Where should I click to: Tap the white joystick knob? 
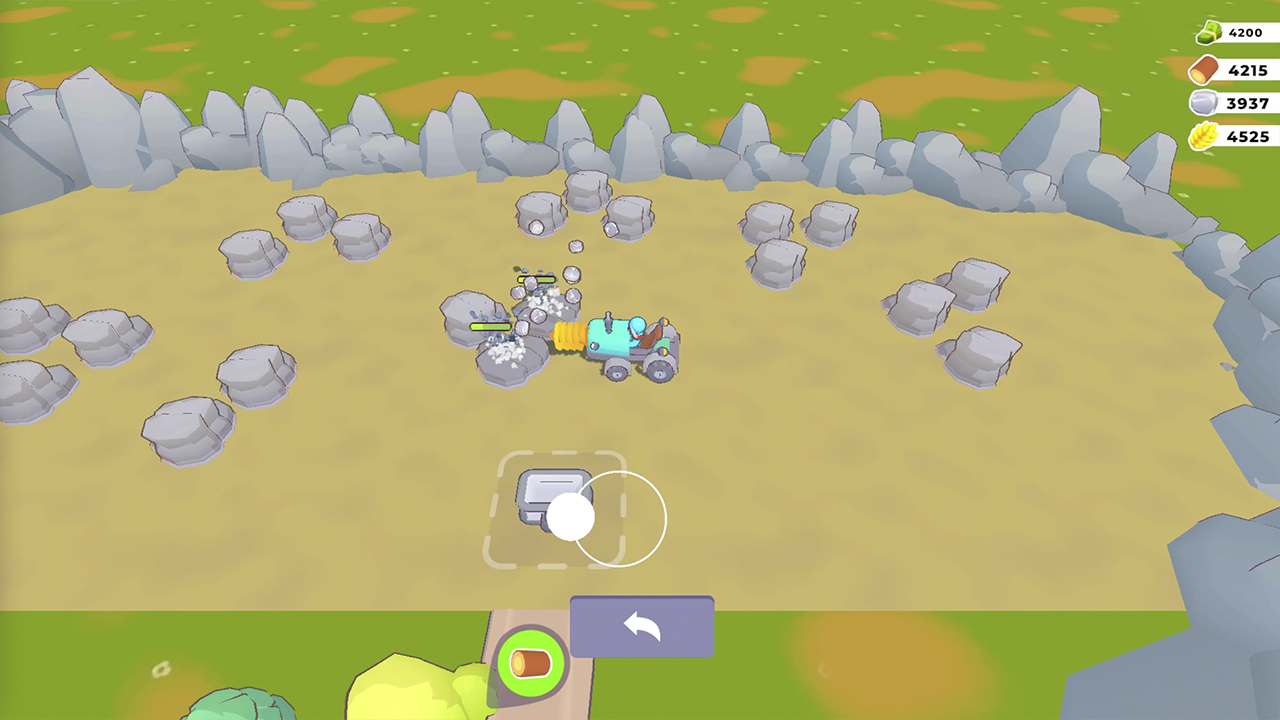570,516
